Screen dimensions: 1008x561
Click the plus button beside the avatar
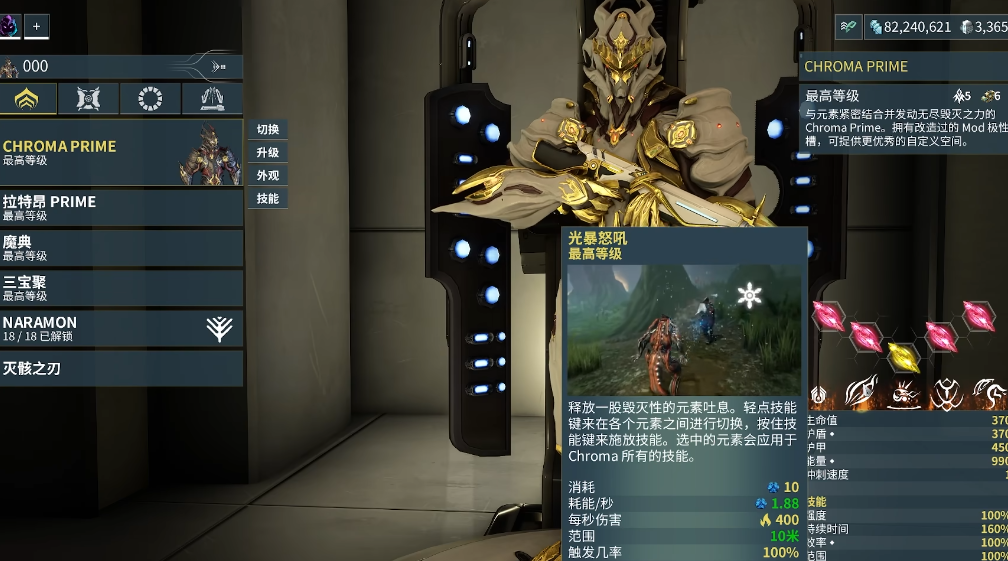pyautogui.click(x=36, y=27)
